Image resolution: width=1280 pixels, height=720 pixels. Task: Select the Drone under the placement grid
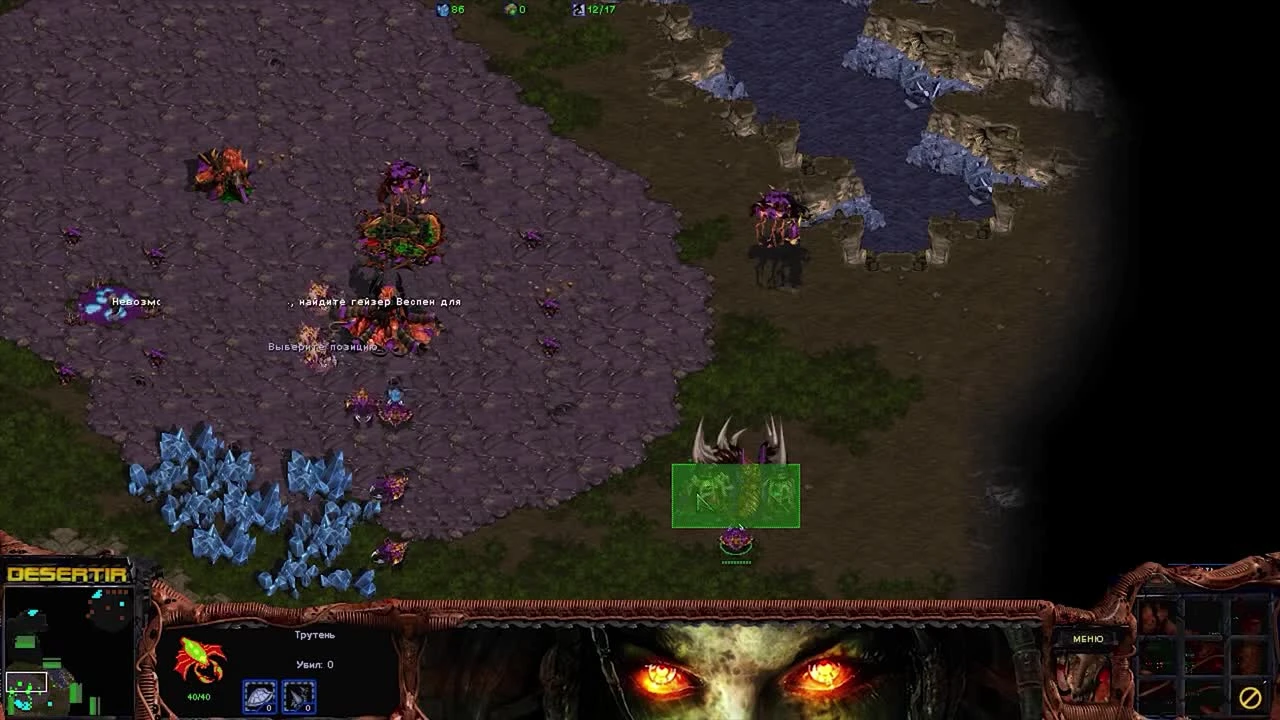(x=735, y=540)
